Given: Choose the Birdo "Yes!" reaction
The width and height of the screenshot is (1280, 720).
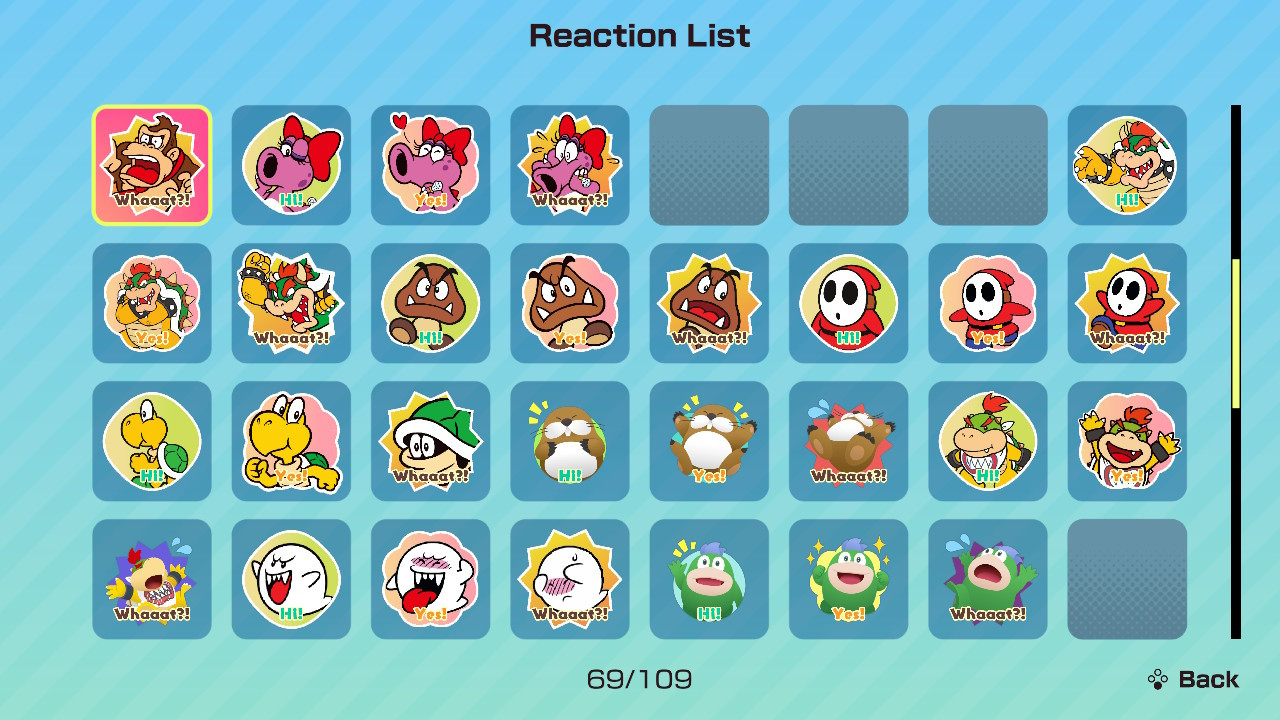Looking at the screenshot, I should pos(430,164).
